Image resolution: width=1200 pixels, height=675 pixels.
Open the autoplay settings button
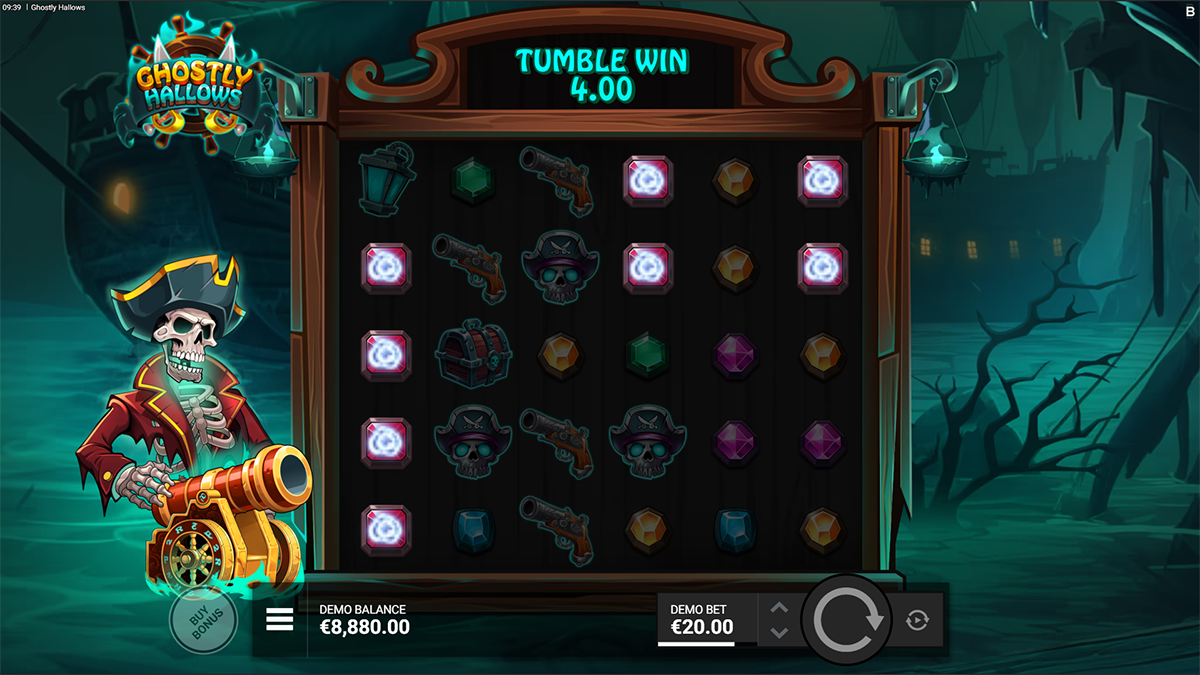(917, 621)
